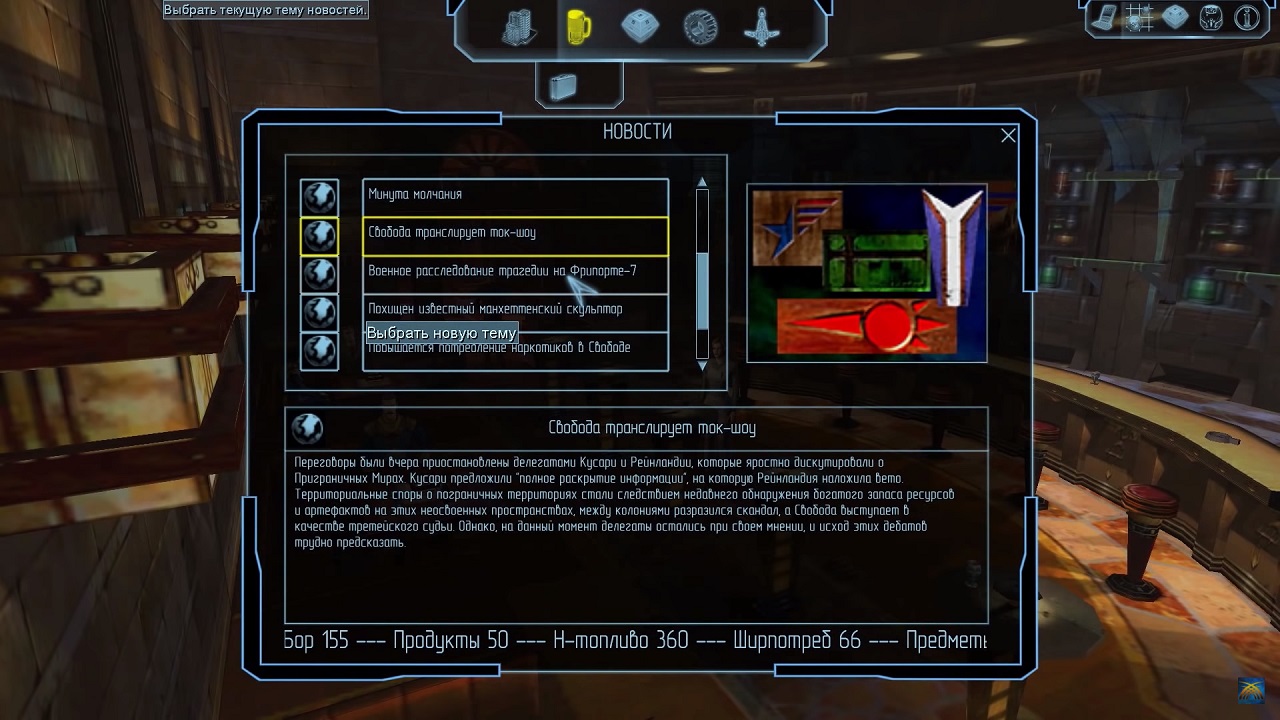
Task: Select the news item "Минута молчания"
Action: pos(515,195)
